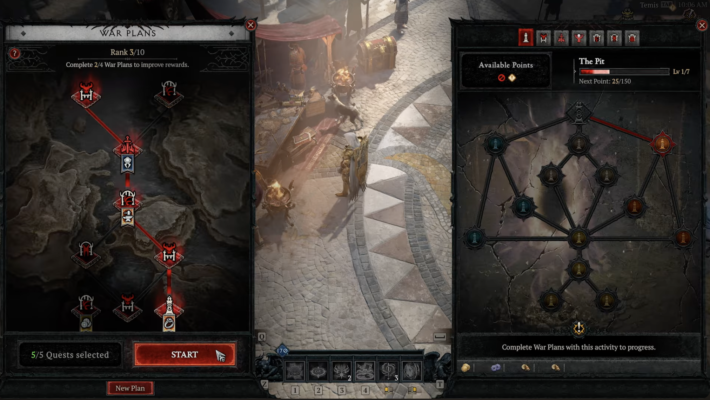Activate the first skill in the hotbar
The width and height of the screenshot is (710, 400).
tap(296, 370)
